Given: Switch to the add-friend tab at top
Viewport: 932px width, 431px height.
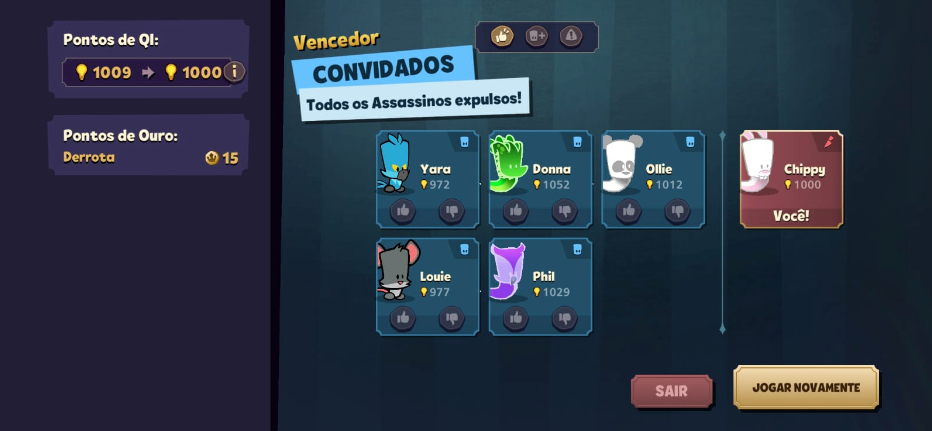Looking at the screenshot, I should coord(536,37).
